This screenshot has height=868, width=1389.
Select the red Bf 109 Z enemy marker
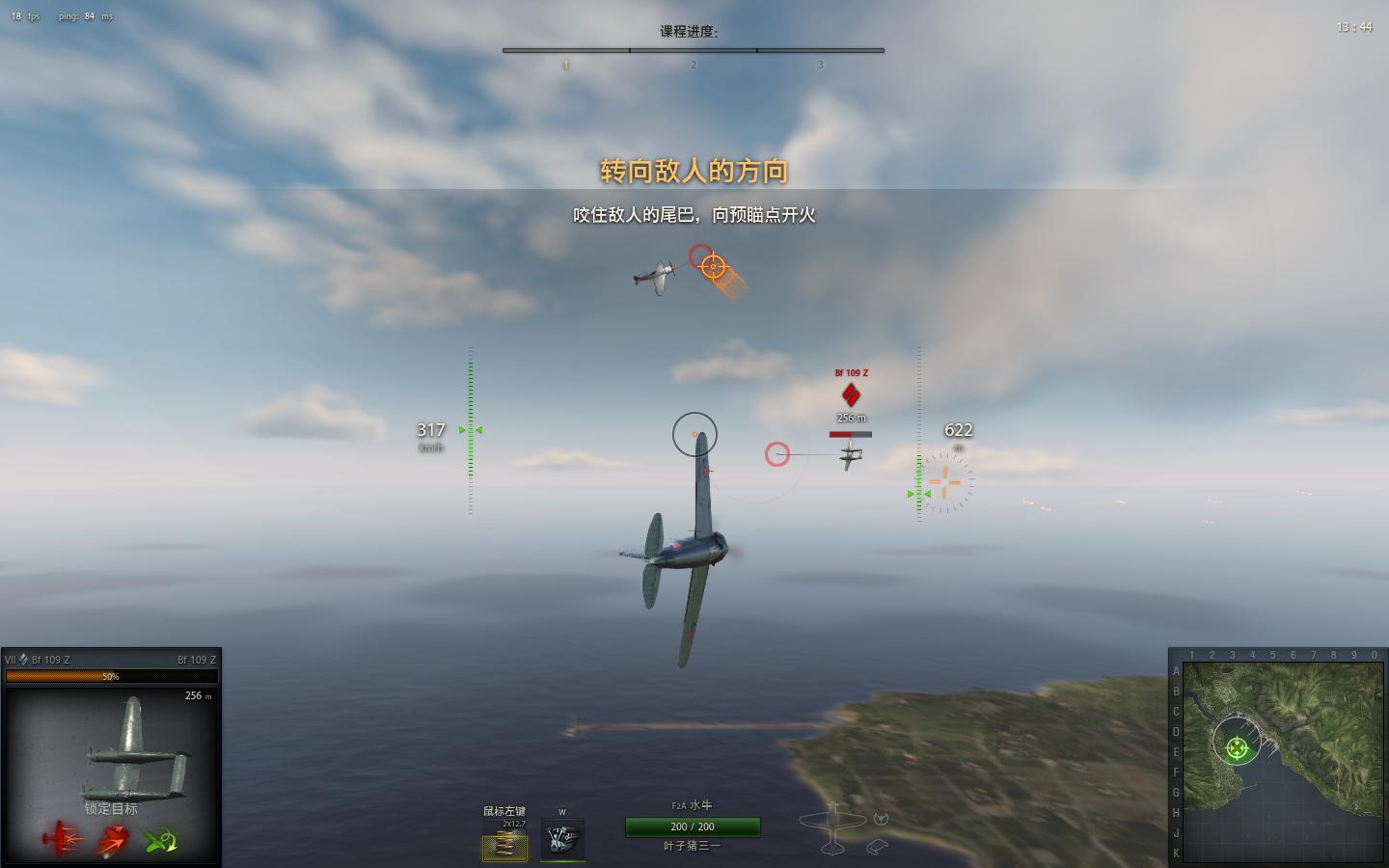point(851,394)
